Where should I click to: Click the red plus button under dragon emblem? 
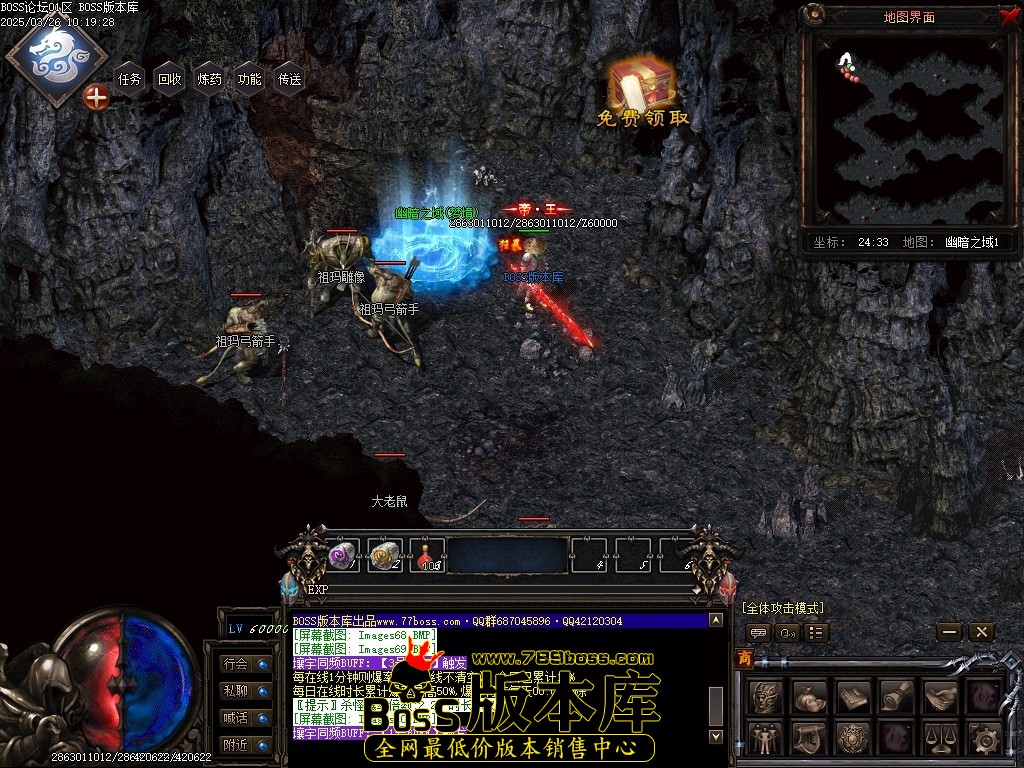(x=96, y=97)
